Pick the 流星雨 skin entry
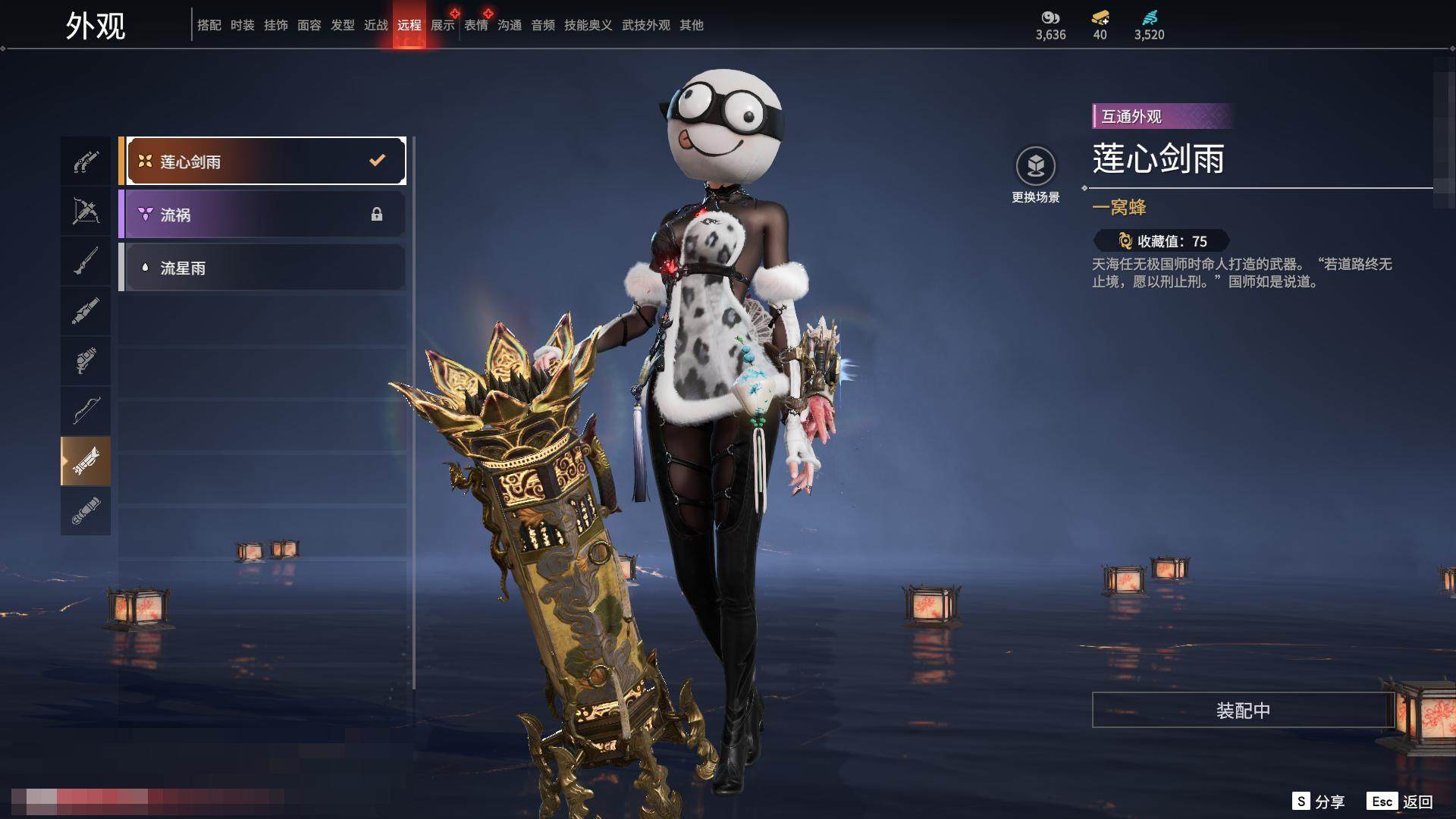 coord(262,268)
